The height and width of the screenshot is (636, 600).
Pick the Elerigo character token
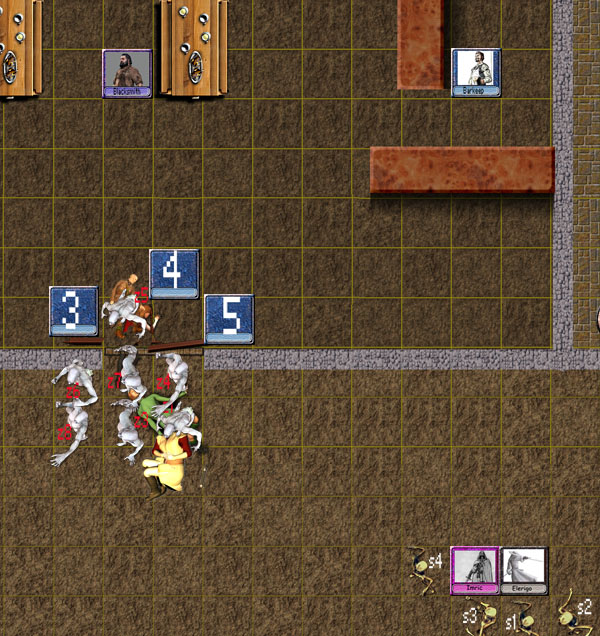[x=523, y=571]
